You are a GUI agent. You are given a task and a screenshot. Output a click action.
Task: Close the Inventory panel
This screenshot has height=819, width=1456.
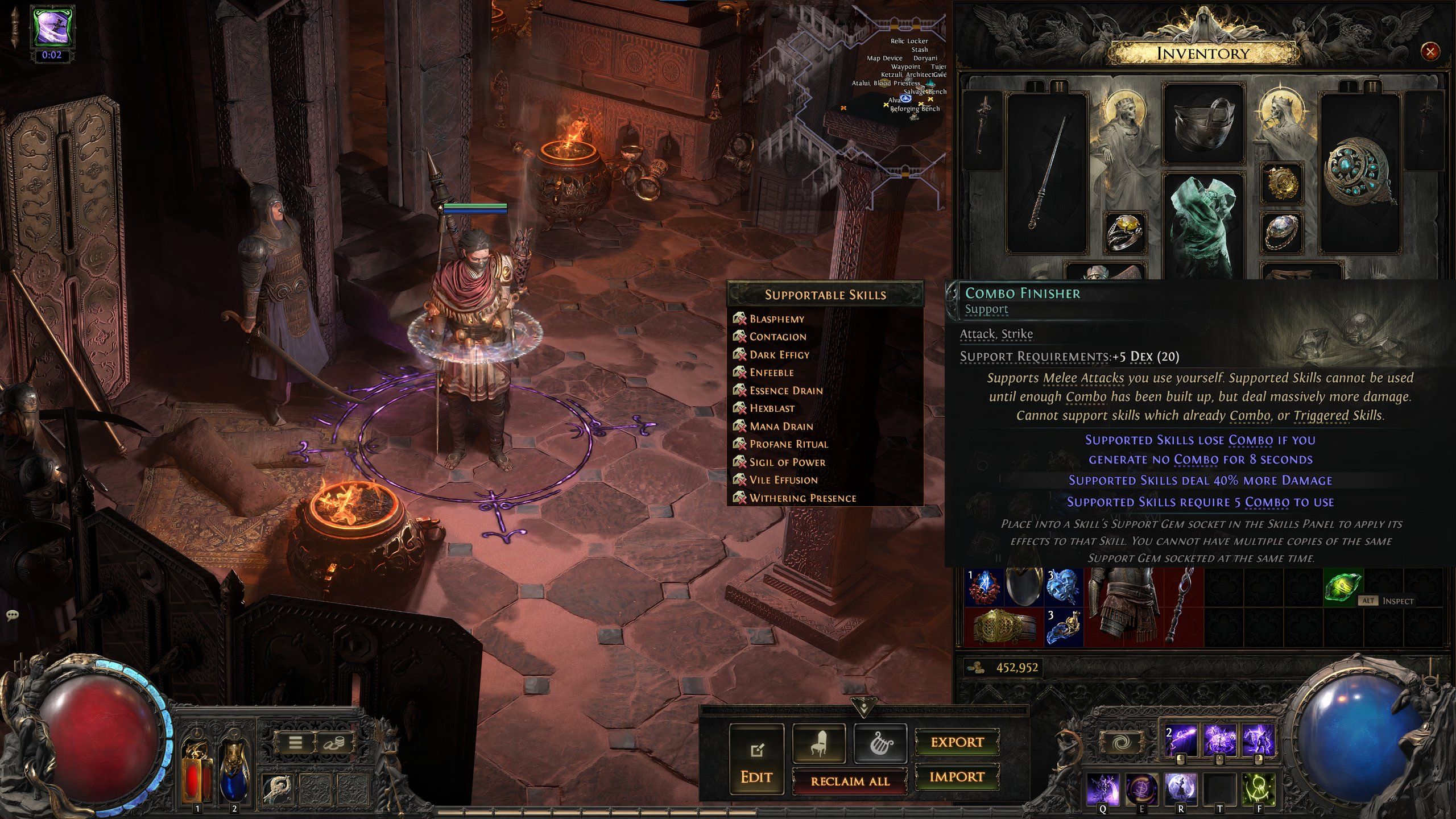coord(1430,52)
